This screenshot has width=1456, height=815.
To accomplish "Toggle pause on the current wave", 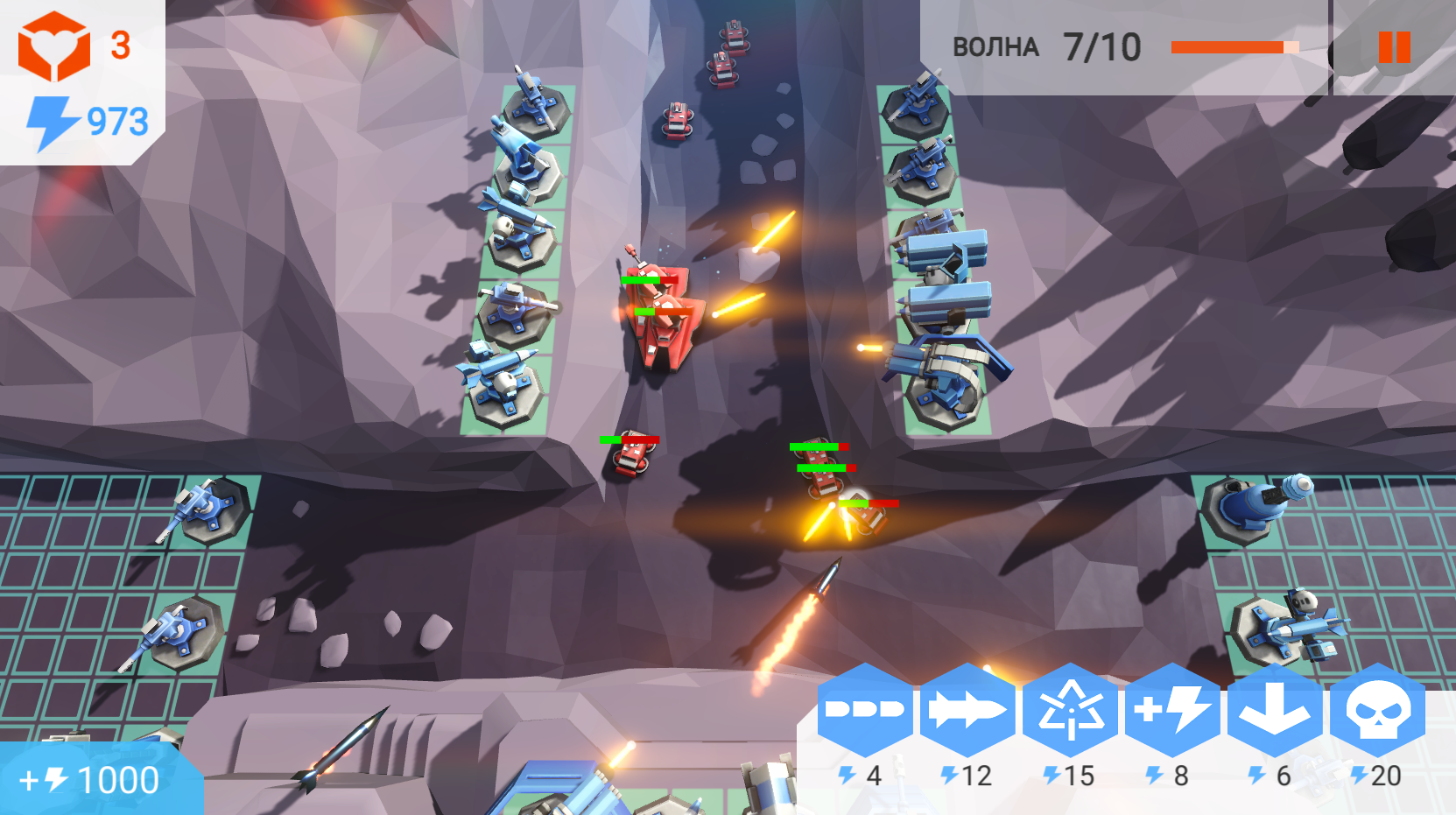I will pos(1395,48).
